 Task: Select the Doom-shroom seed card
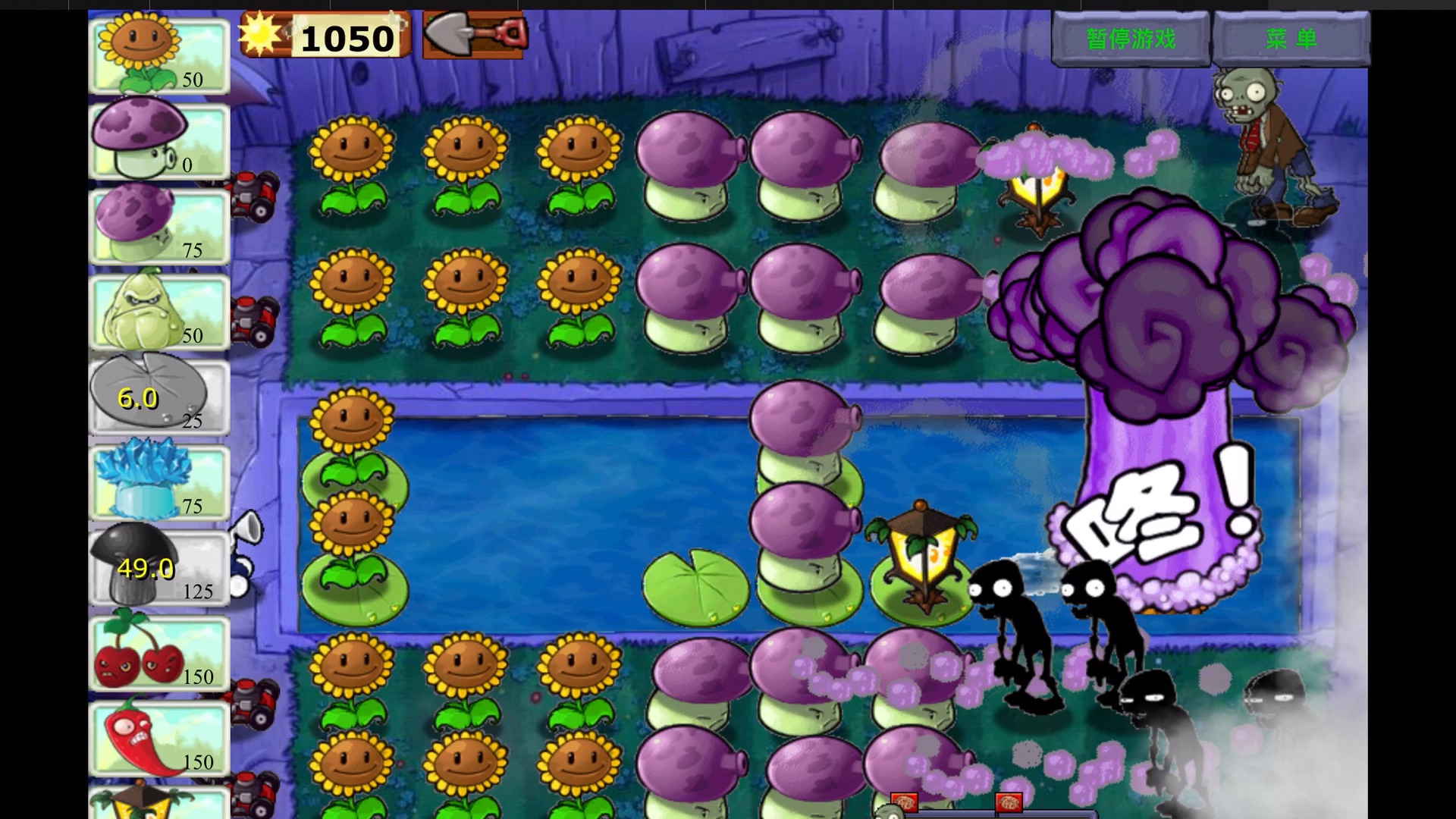click(159, 567)
